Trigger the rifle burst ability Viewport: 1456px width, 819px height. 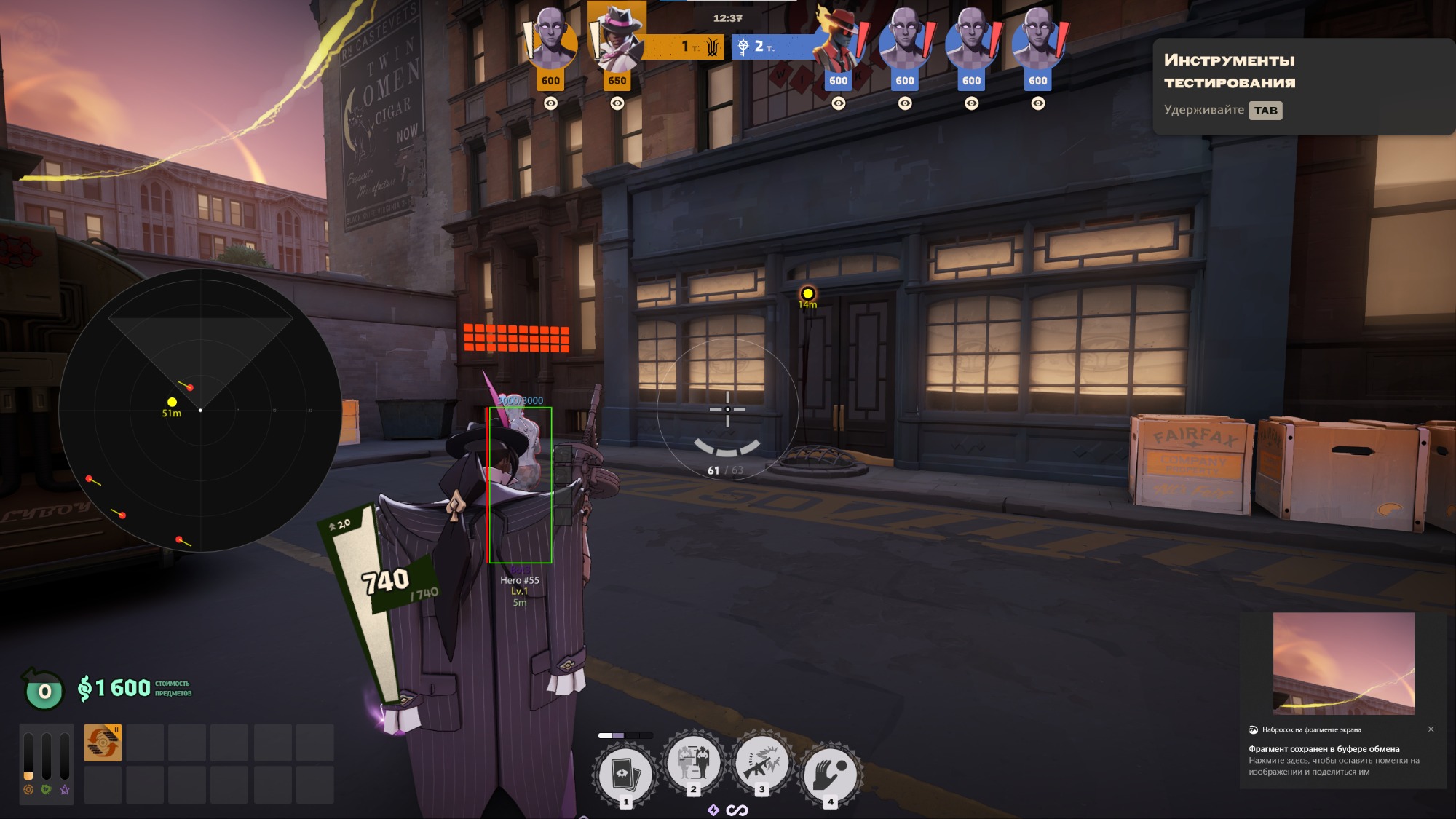(x=761, y=763)
